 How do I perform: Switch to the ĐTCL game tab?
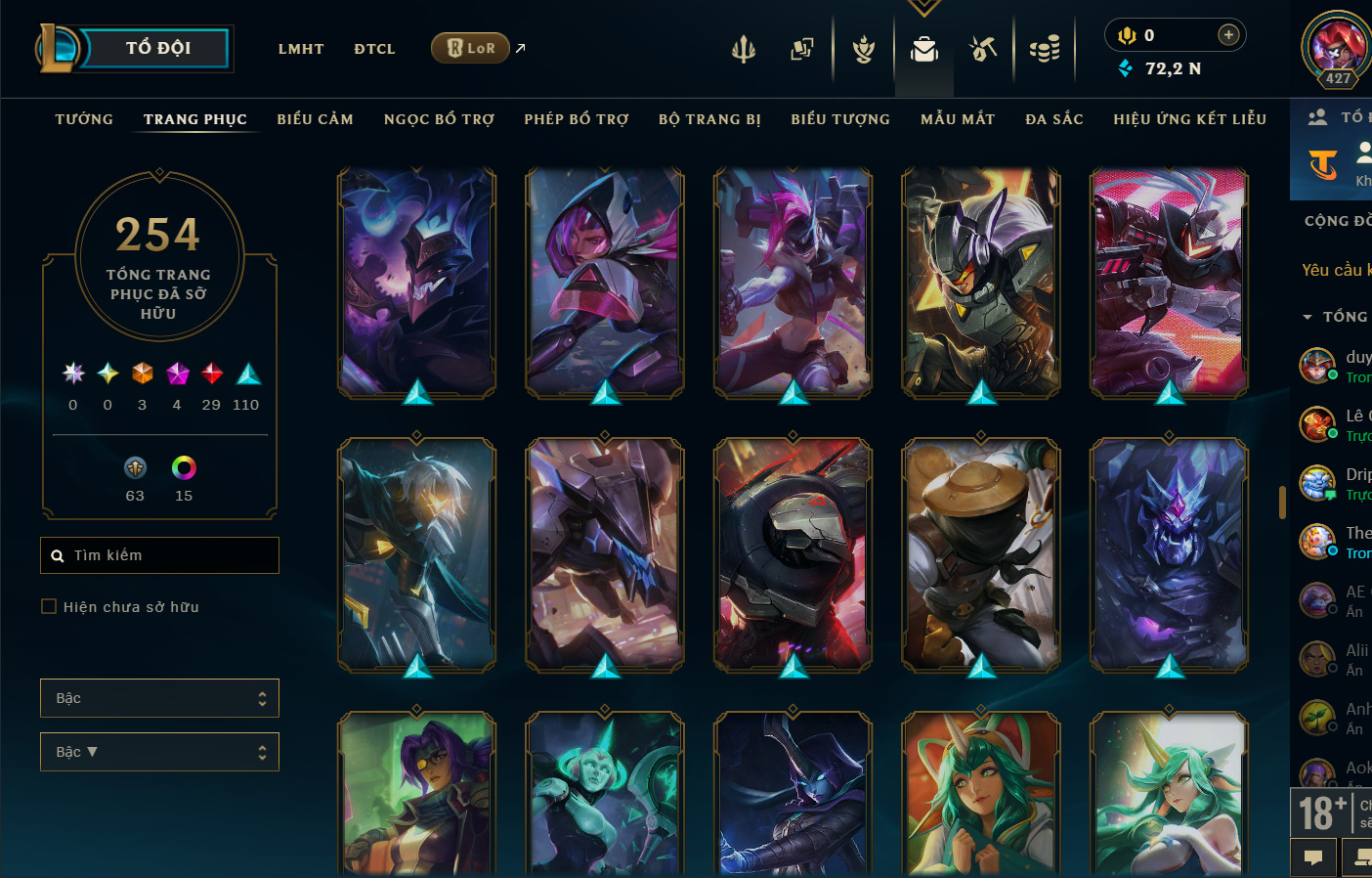coord(374,49)
